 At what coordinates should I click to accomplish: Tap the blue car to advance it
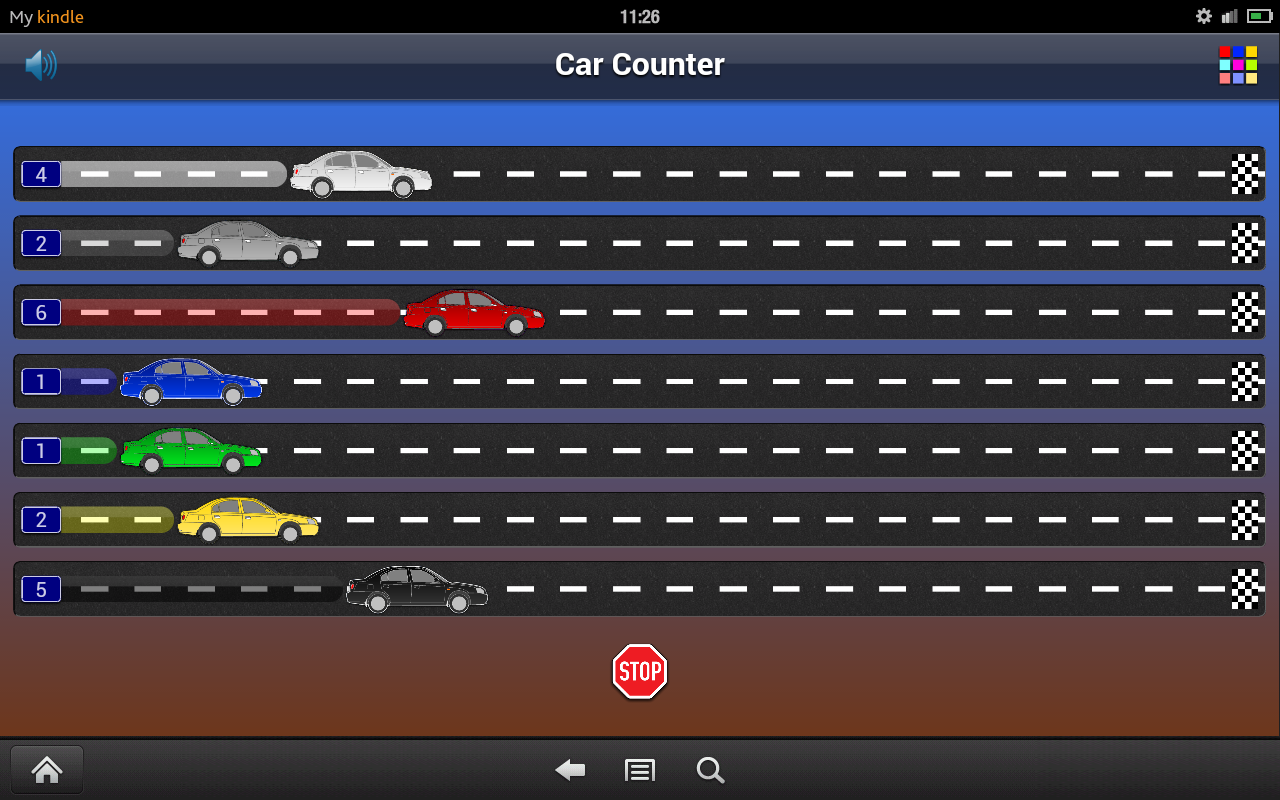[192, 381]
